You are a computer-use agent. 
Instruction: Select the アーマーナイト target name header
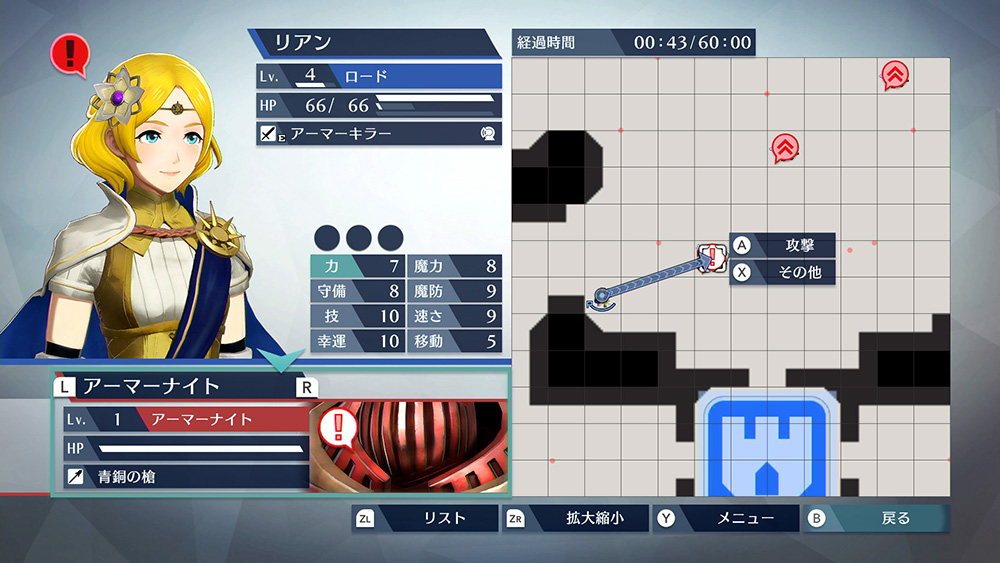coord(182,385)
